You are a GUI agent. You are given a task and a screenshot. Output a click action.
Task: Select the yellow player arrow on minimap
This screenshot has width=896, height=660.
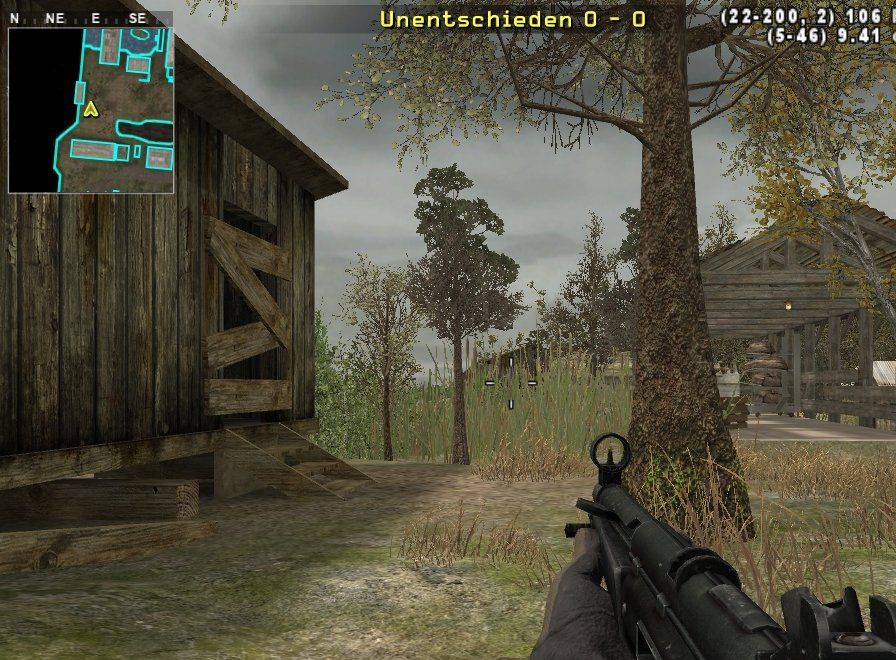pos(91,109)
